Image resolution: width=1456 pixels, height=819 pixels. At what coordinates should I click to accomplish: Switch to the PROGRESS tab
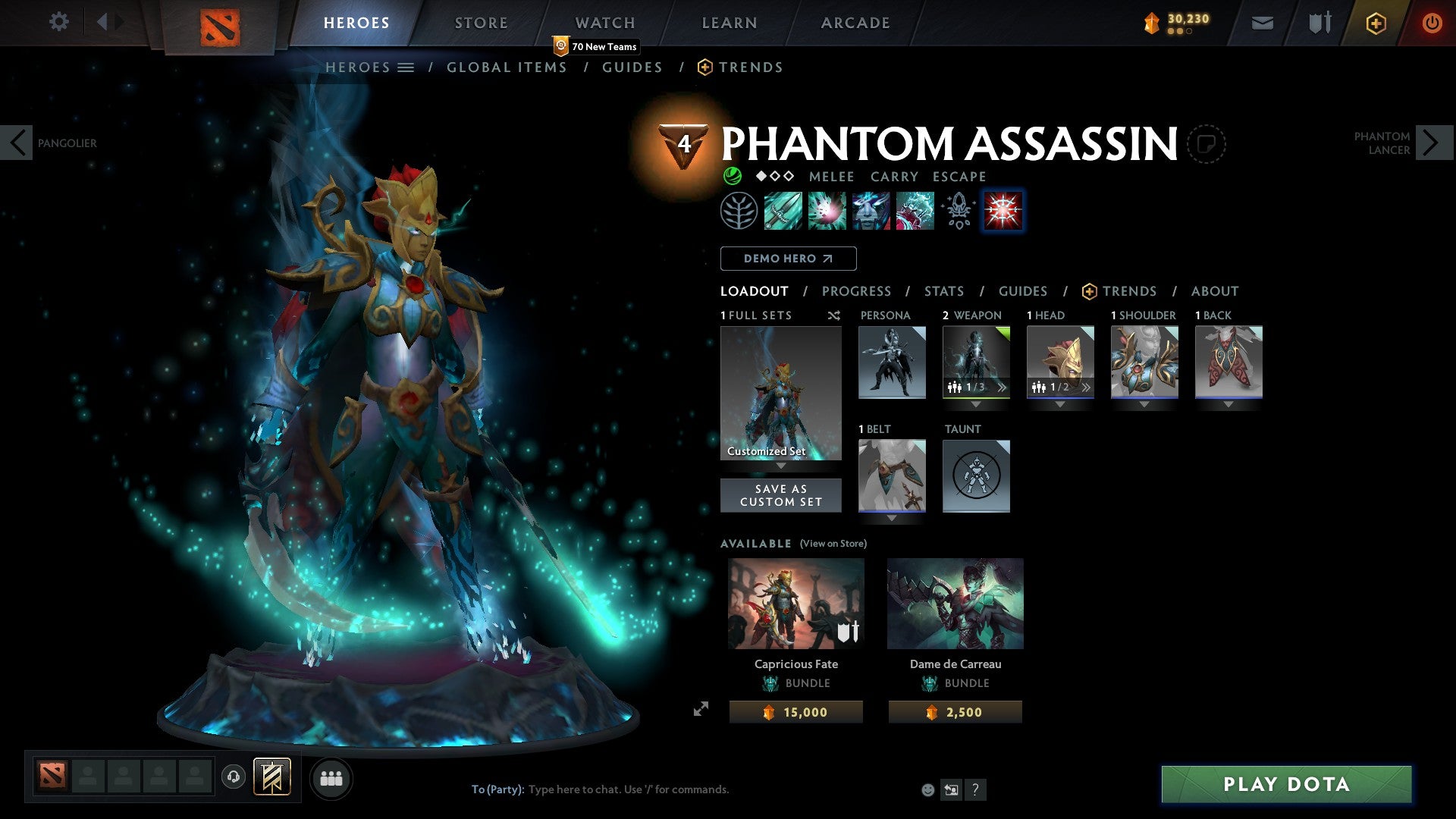pyautogui.click(x=857, y=291)
